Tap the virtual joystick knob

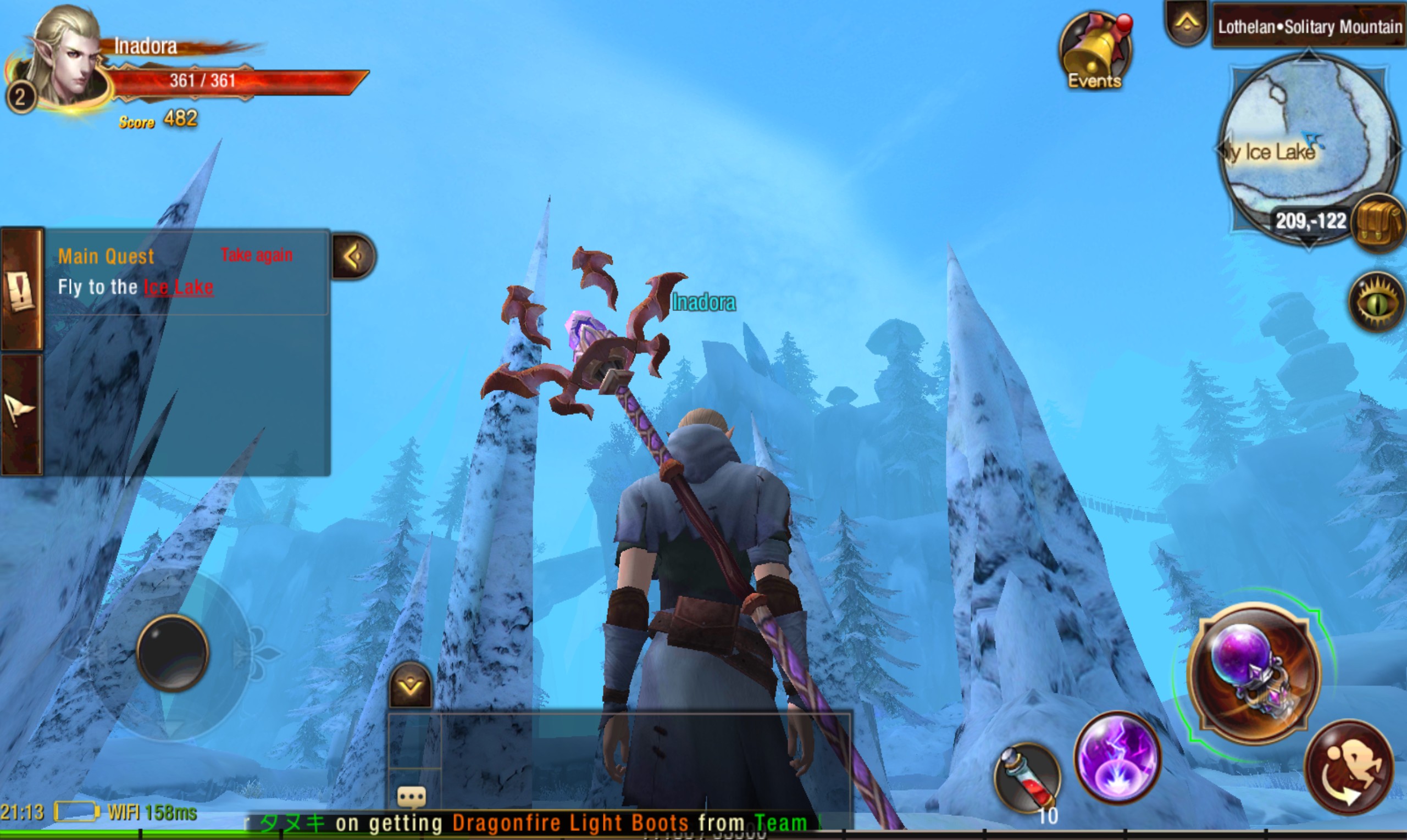[x=173, y=653]
